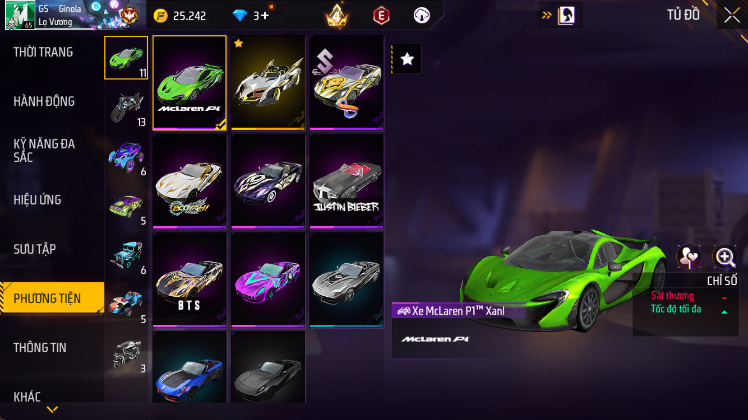This screenshot has height=420, width=748.
Task: Select the motorcycle vehicle type
Action: [126, 106]
